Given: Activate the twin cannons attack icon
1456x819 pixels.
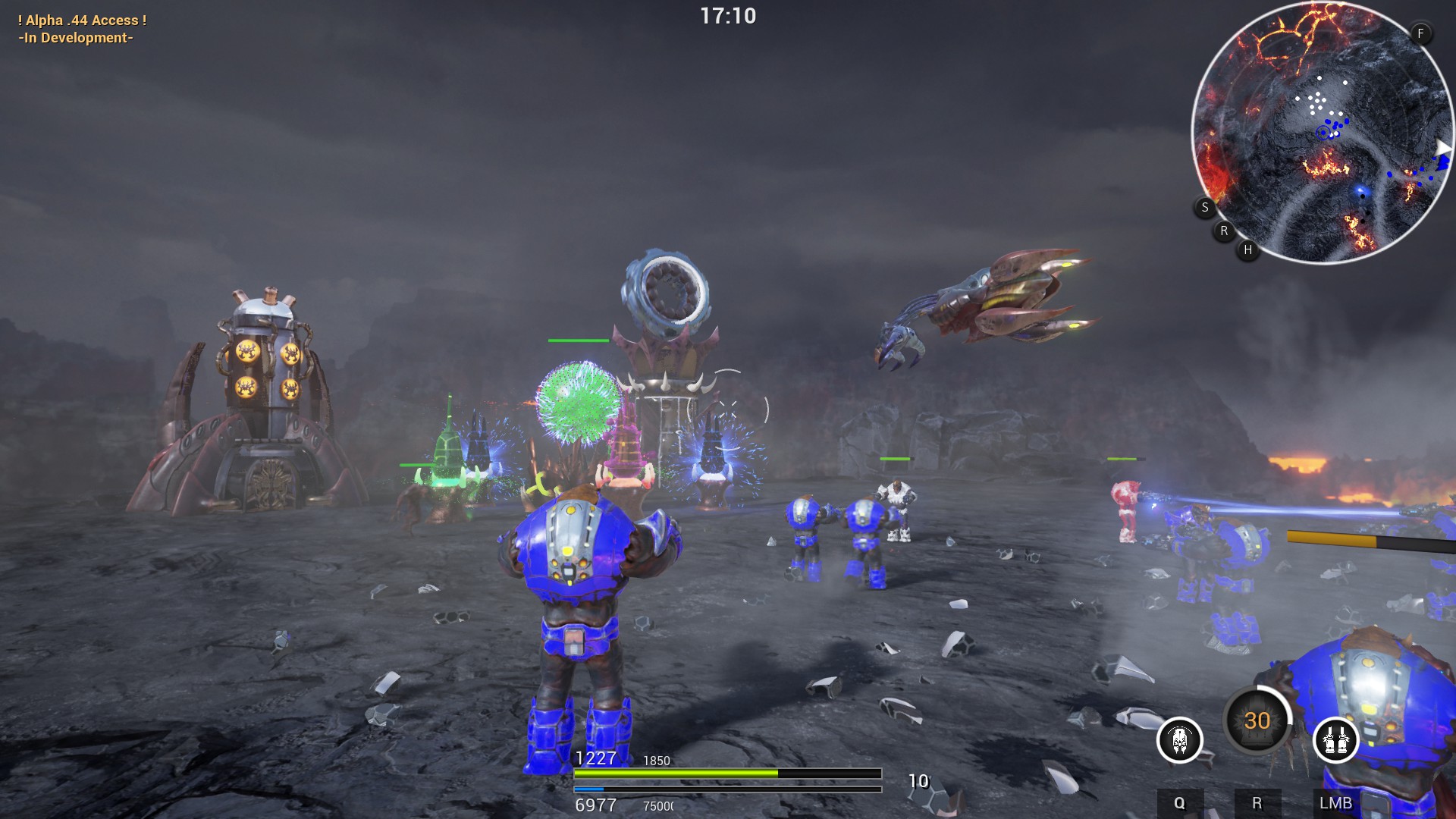Looking at the screenshot, I should [x=1335, y=739].
